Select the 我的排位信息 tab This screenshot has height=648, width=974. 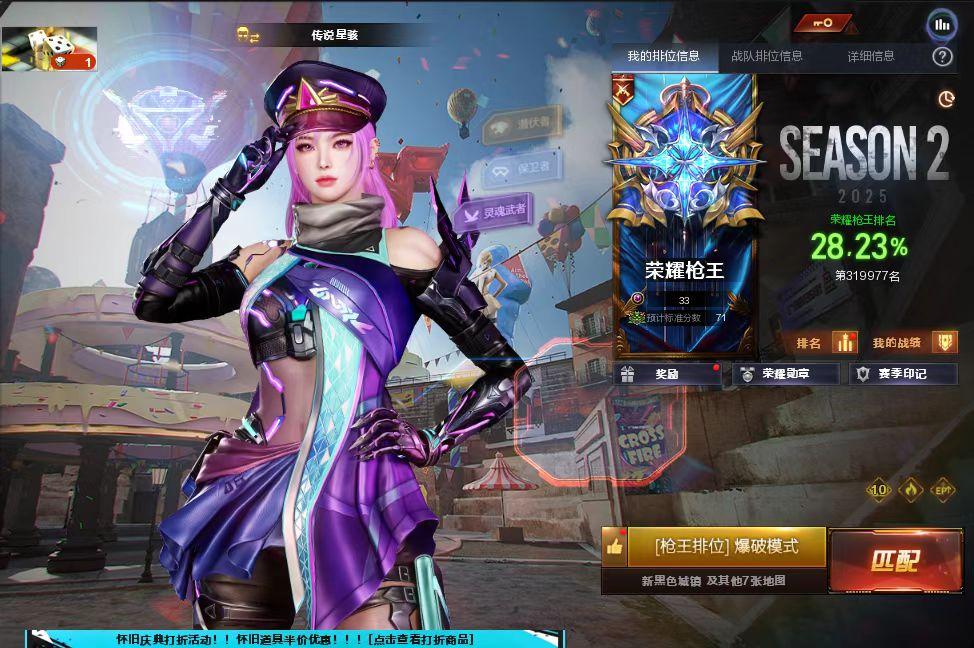(663, 56)
